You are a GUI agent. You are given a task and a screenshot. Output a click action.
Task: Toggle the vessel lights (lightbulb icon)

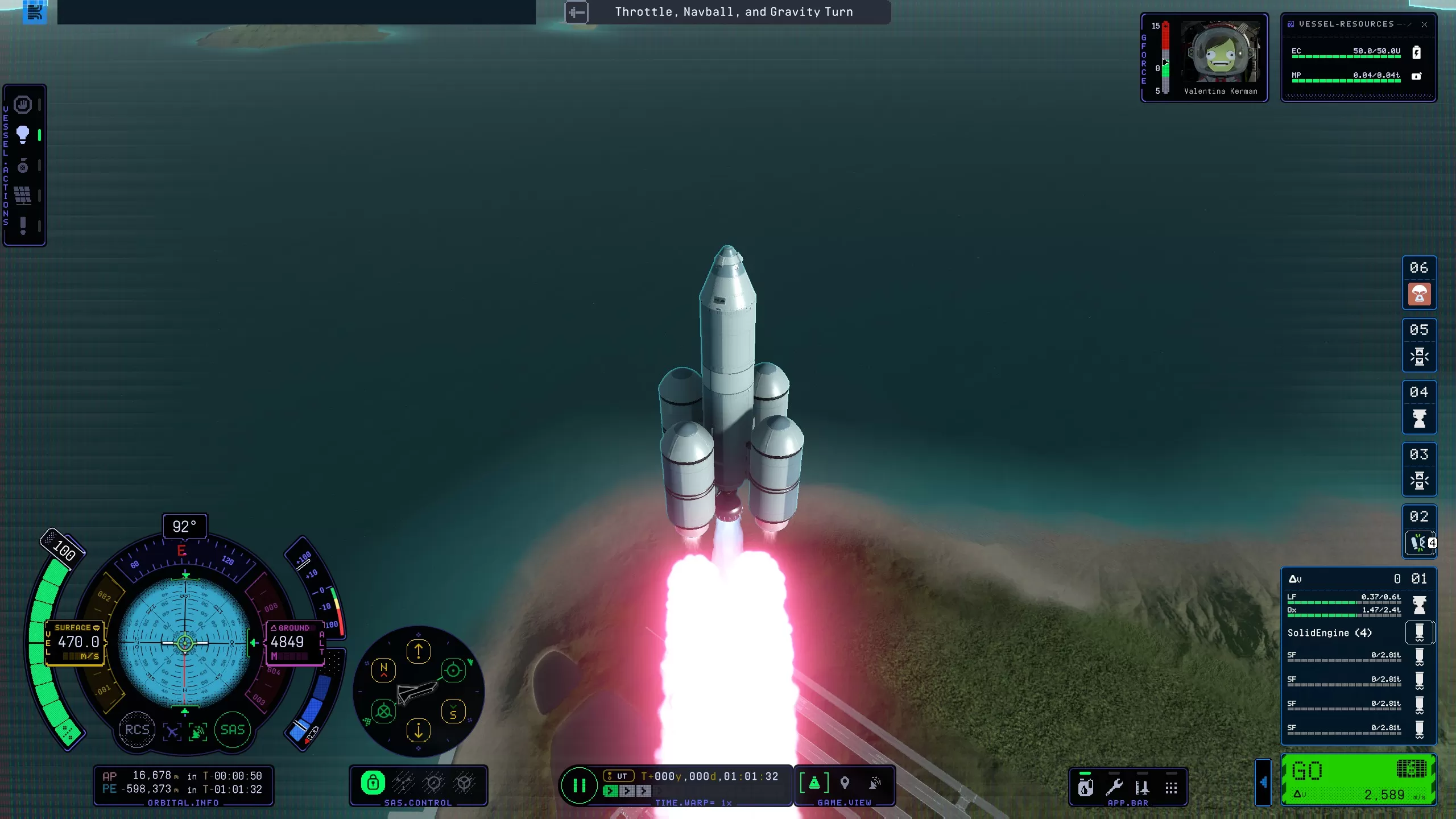pos(23,135)
